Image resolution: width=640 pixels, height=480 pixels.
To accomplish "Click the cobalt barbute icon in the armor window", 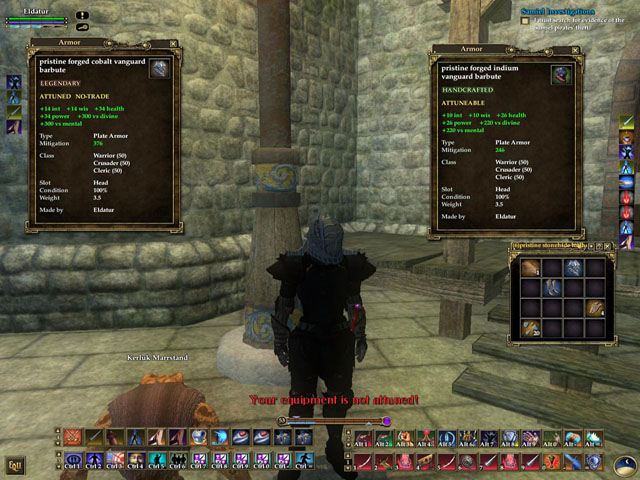I will [x=160, y=68].
